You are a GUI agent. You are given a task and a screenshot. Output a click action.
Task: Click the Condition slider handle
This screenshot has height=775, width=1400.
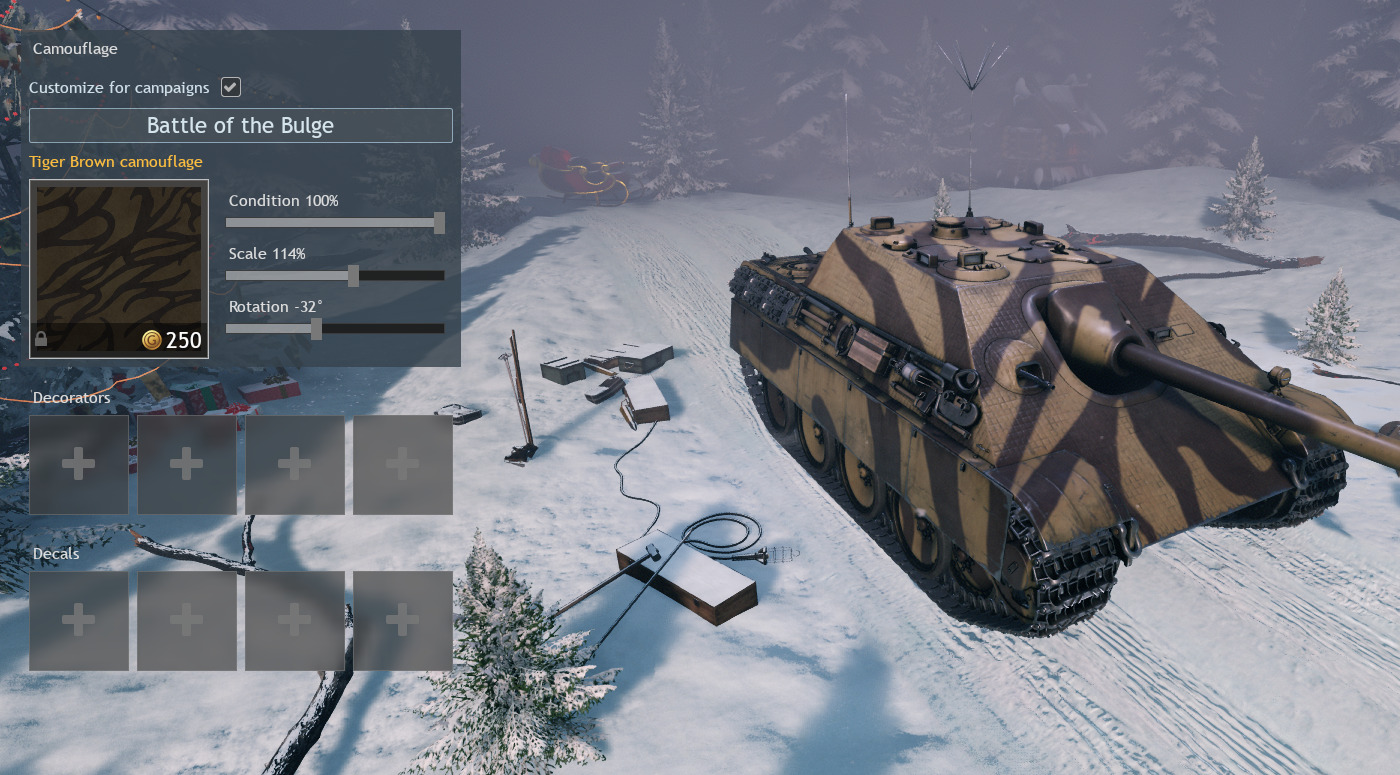(x=439, y=223)
